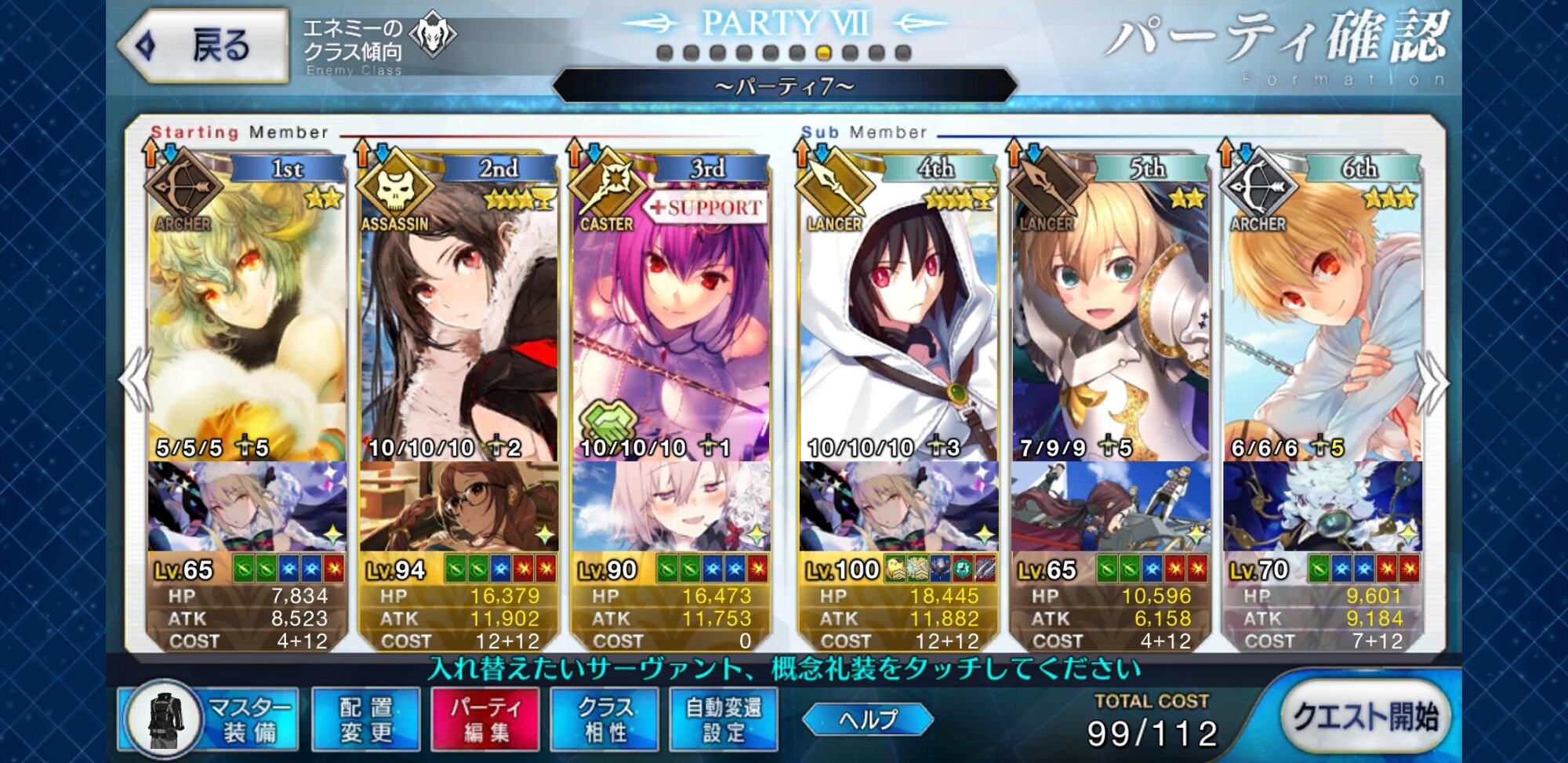The image size is (1568, 763).
Task: Pick the 5th slot blonde Lancer card
Action: coord(1110,314)
